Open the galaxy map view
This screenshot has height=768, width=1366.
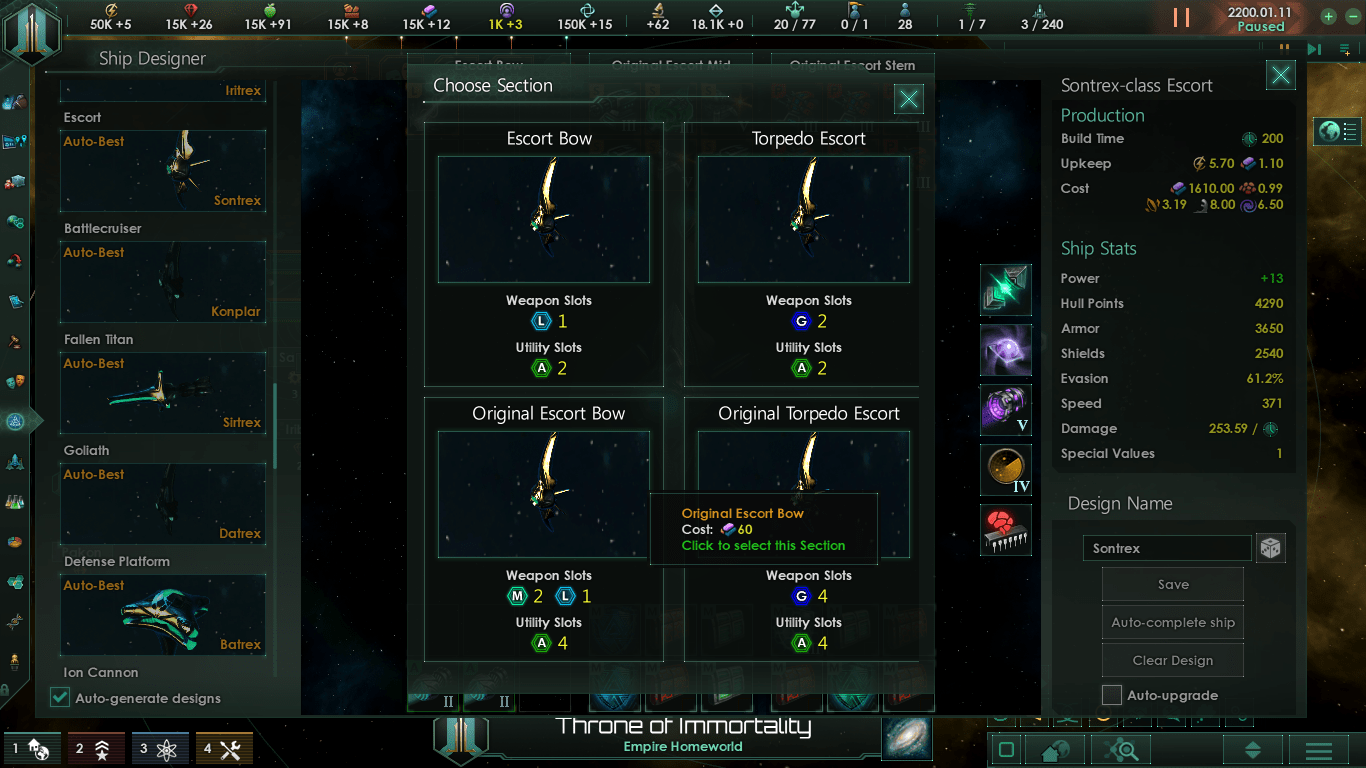point(907,738)
